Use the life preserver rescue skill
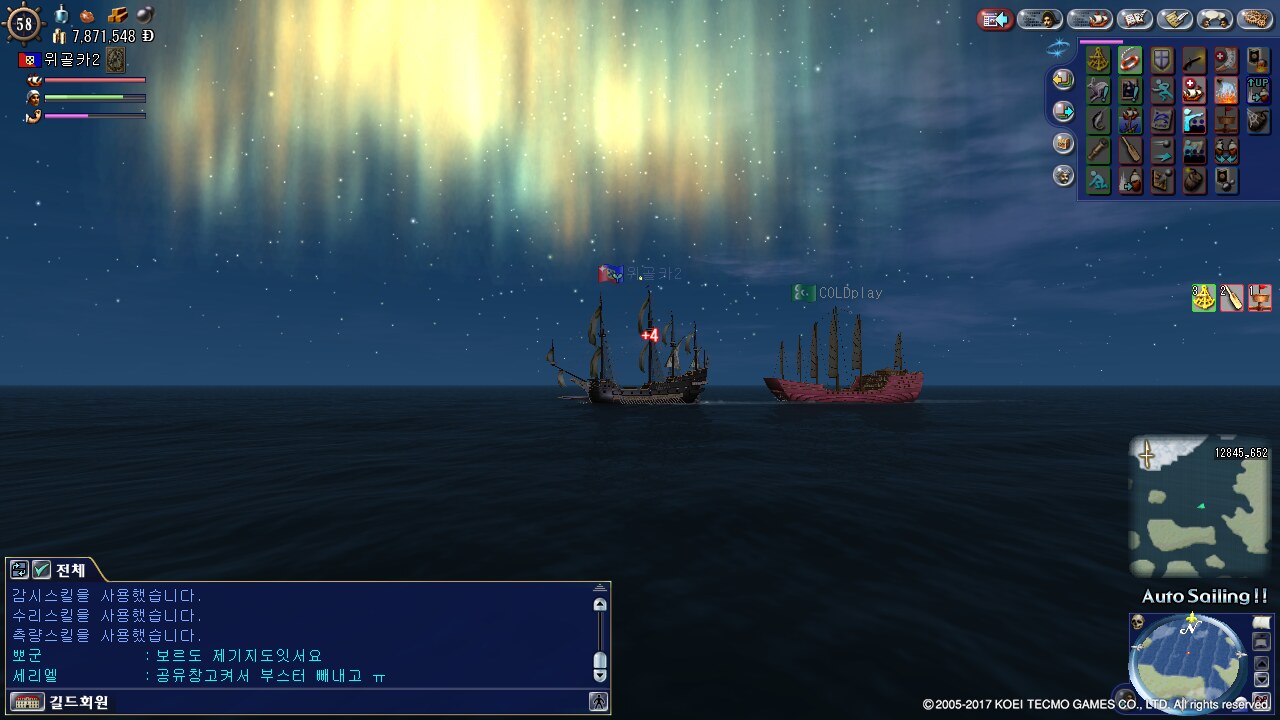 click(1130, 61)
